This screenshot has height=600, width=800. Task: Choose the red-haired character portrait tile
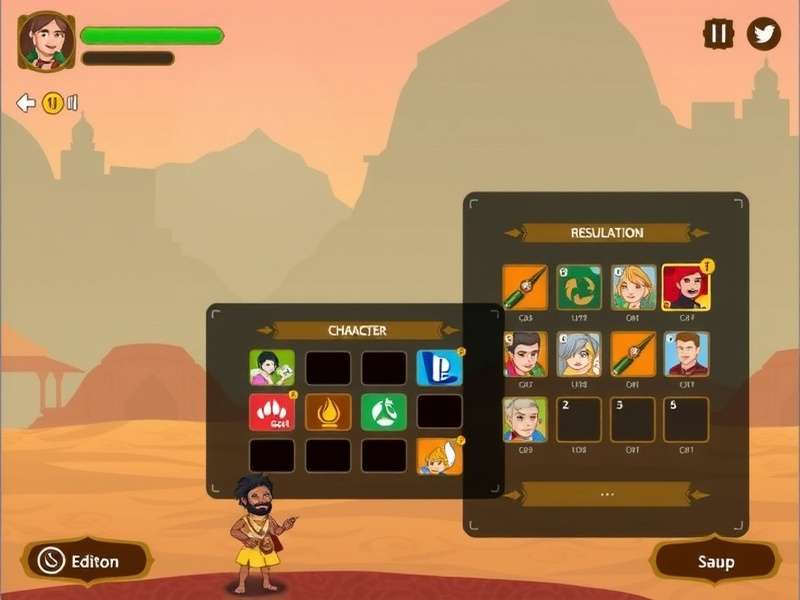pyautogui.click(x=686, y=287)
